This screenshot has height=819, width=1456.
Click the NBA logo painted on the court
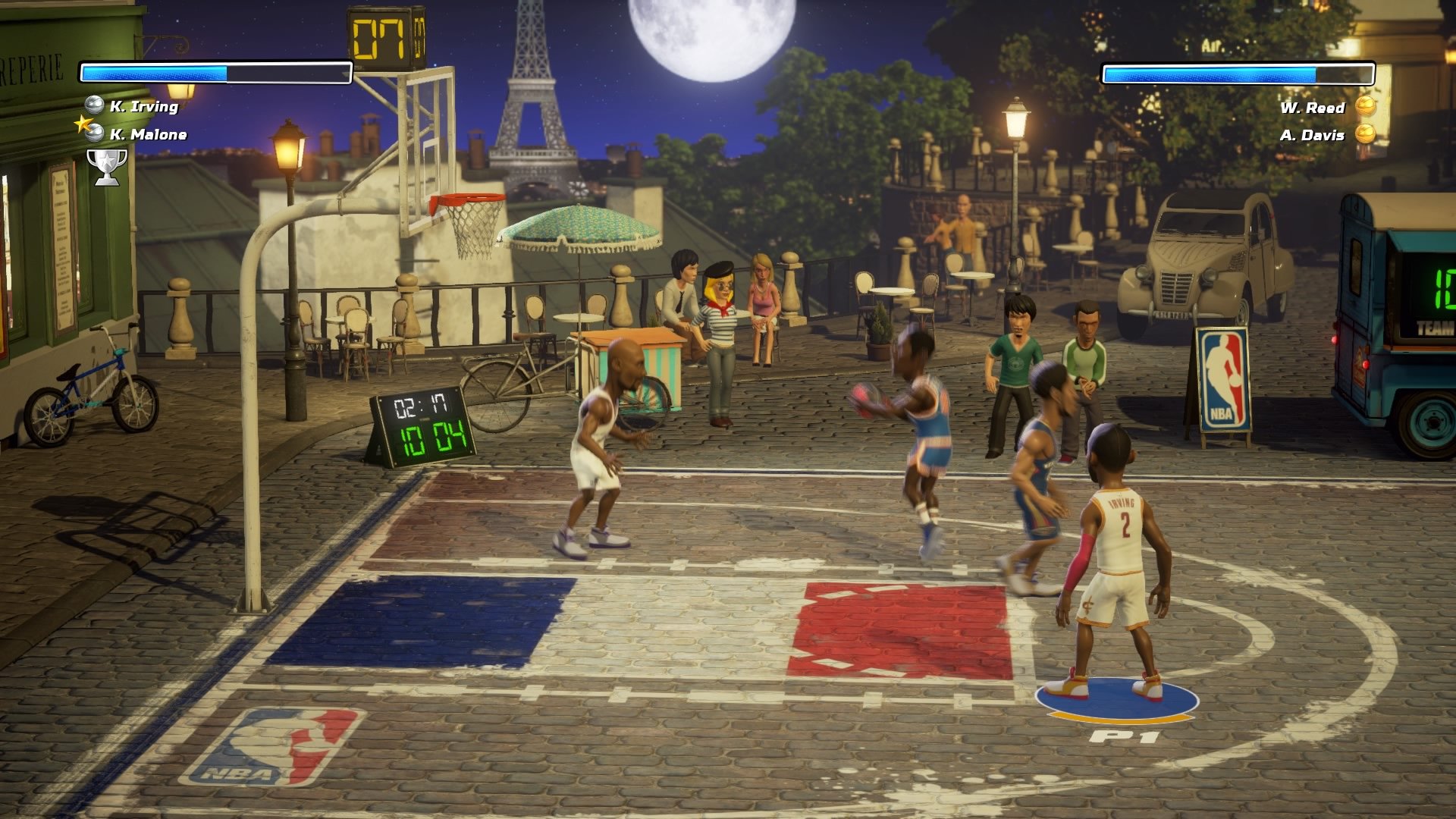282,743
